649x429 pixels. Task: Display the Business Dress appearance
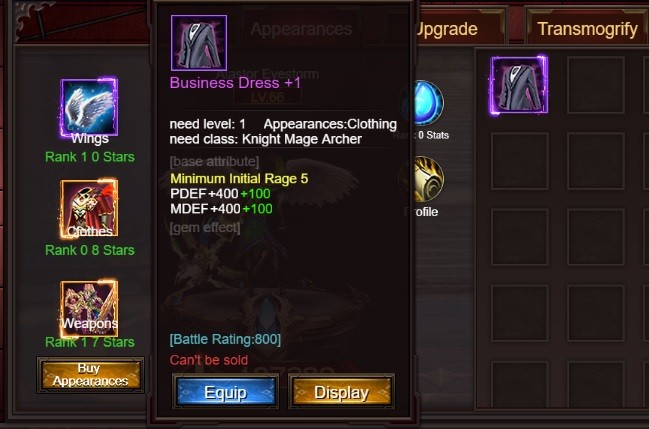342,392
